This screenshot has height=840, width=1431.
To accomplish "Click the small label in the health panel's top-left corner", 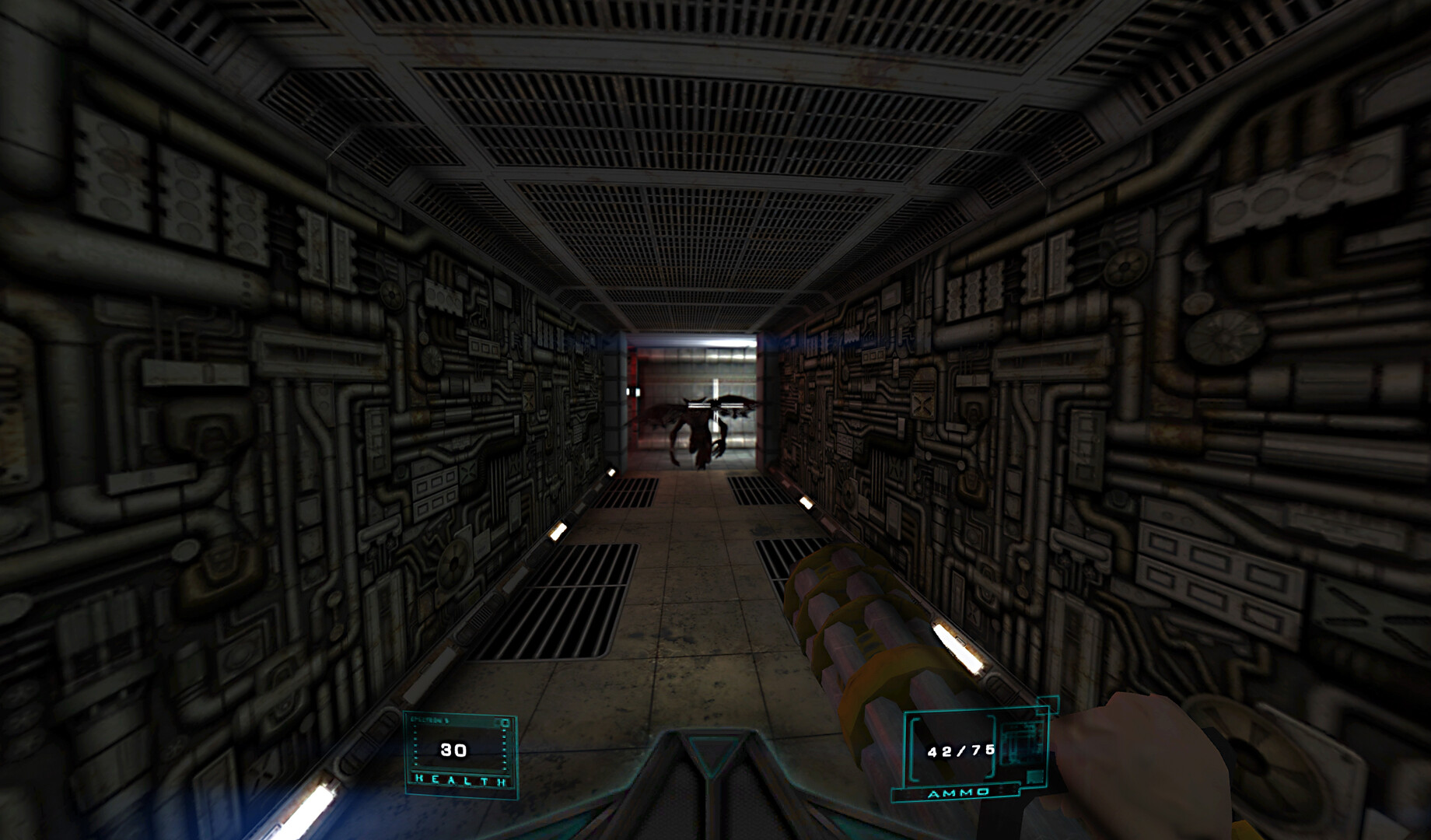I will pos(430,719).
